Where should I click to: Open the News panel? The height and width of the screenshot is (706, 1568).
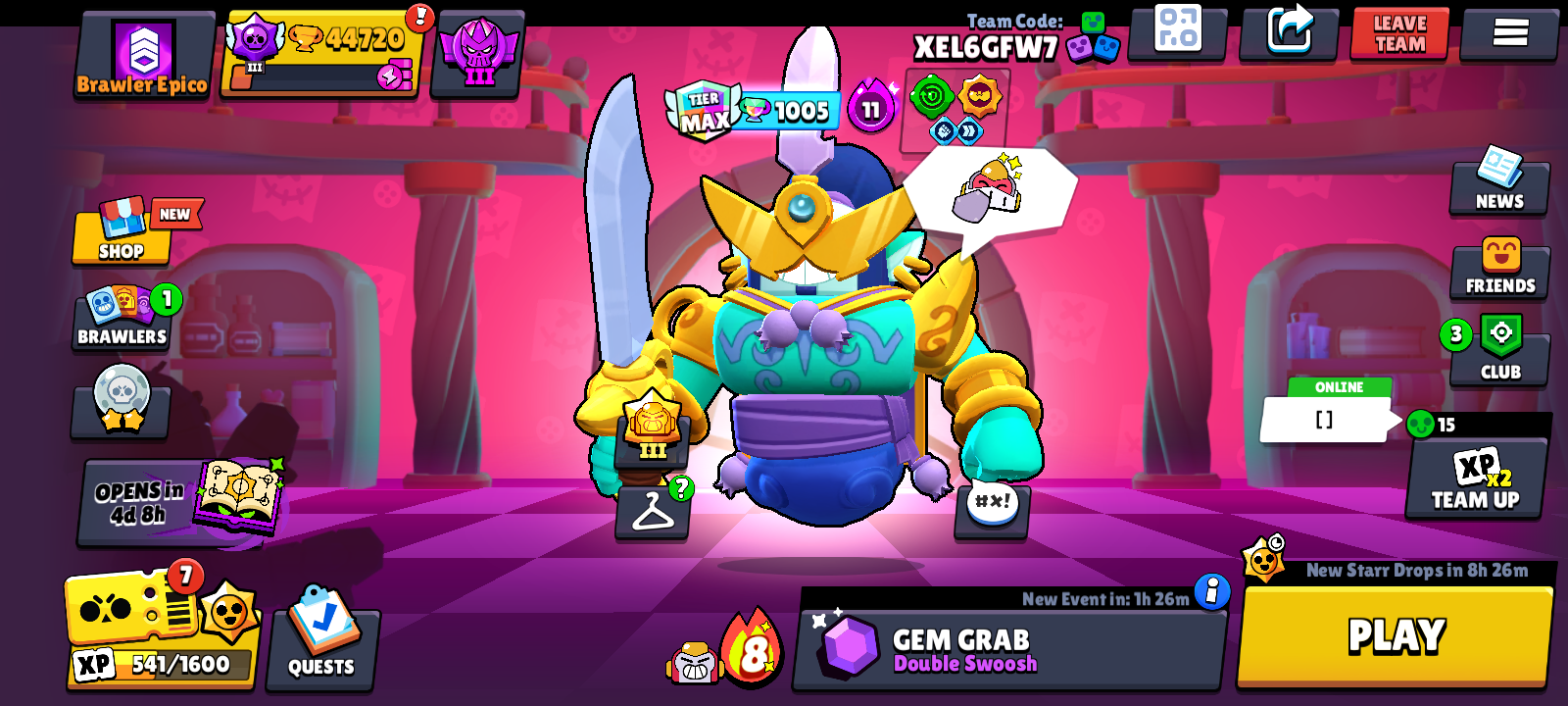(1499, 185)
